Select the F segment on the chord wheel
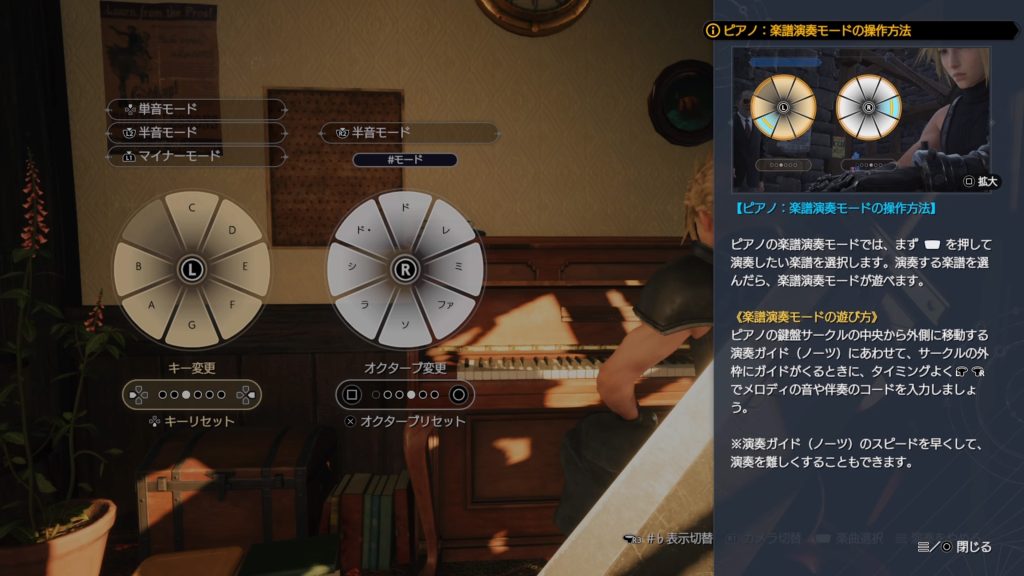Screen dimensions: 1024x576 pyautogui.click(x=231, y=306)
